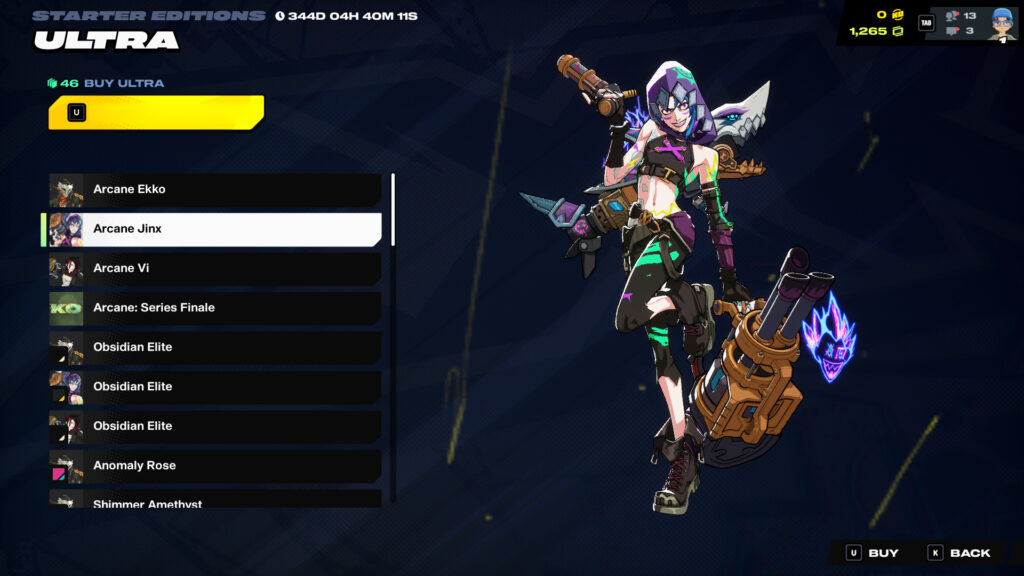Click the yellow Buy Ultra button

coord(155,112)
